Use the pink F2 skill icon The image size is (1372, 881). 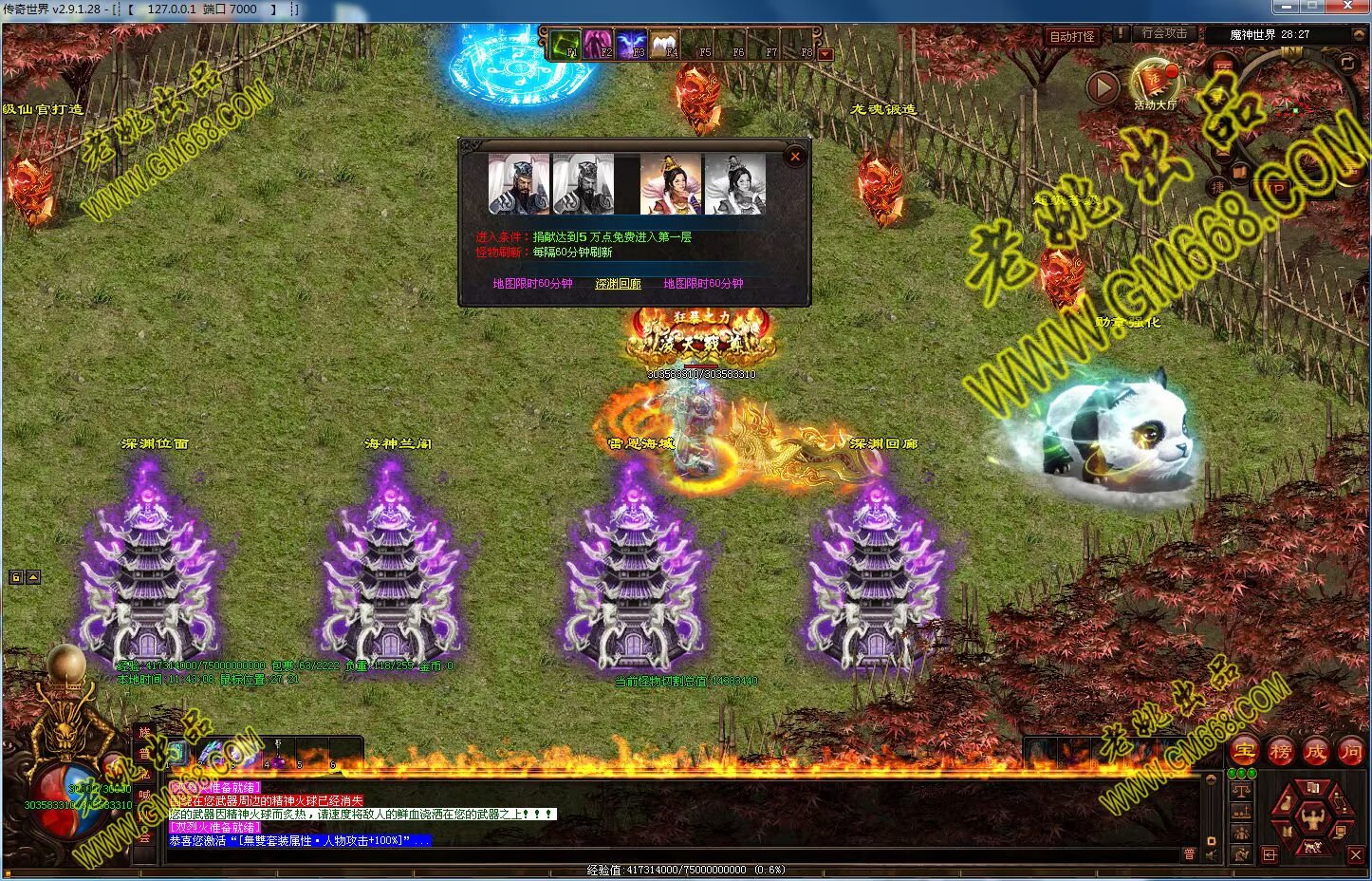click(x=598, y=45)
